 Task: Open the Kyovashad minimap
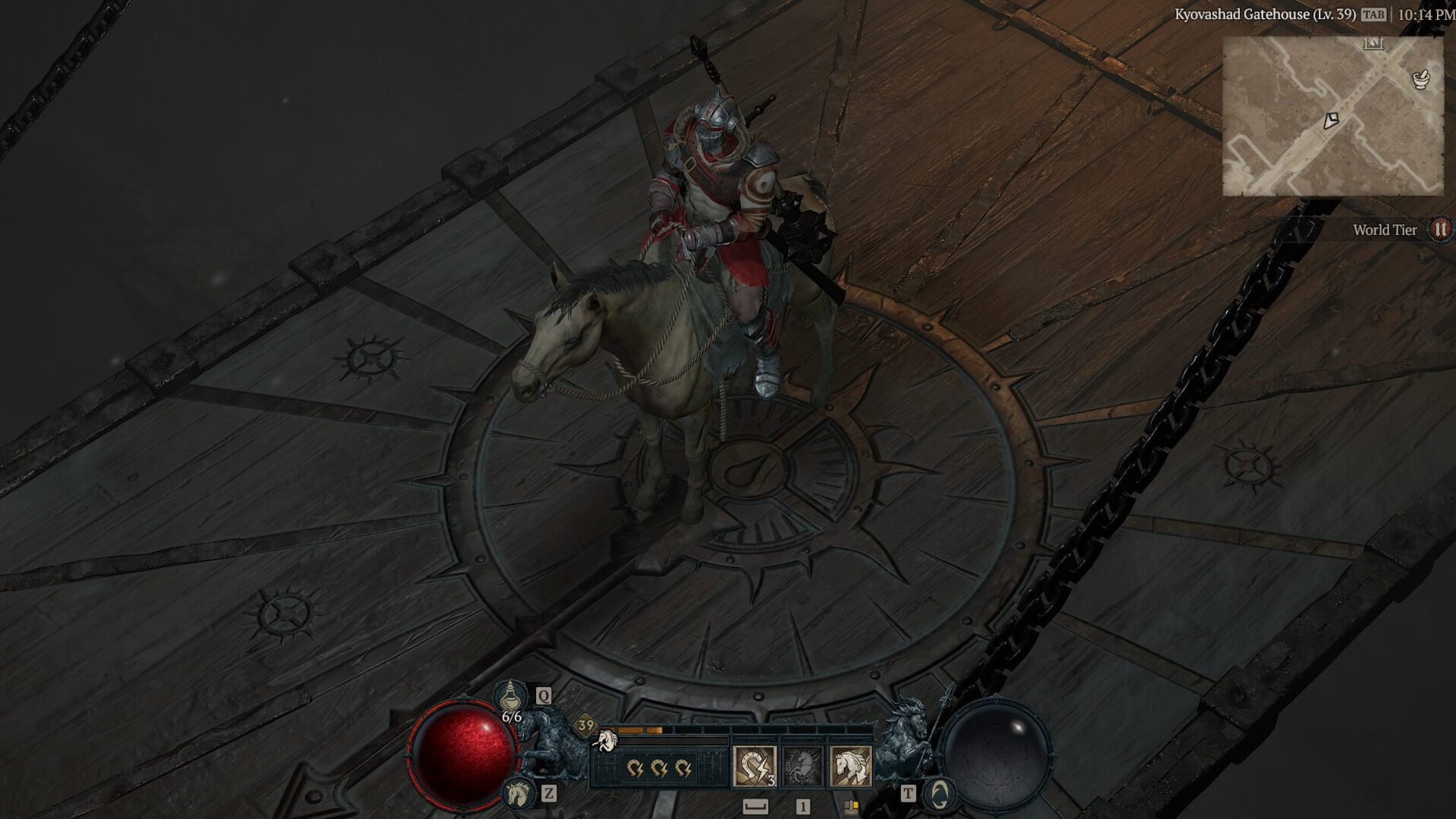1332,116
